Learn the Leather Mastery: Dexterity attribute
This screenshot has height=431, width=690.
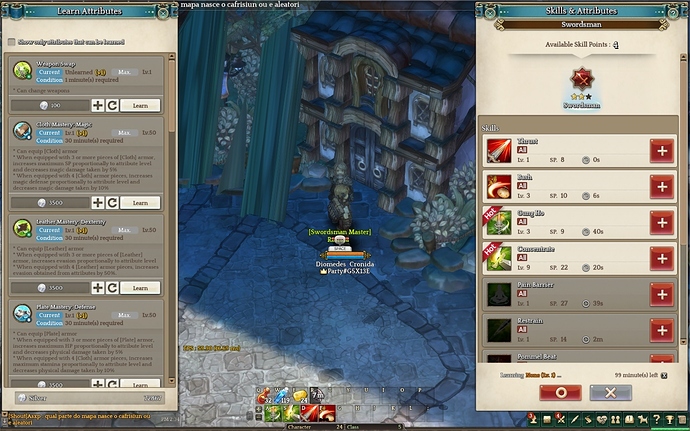[140, 287]
